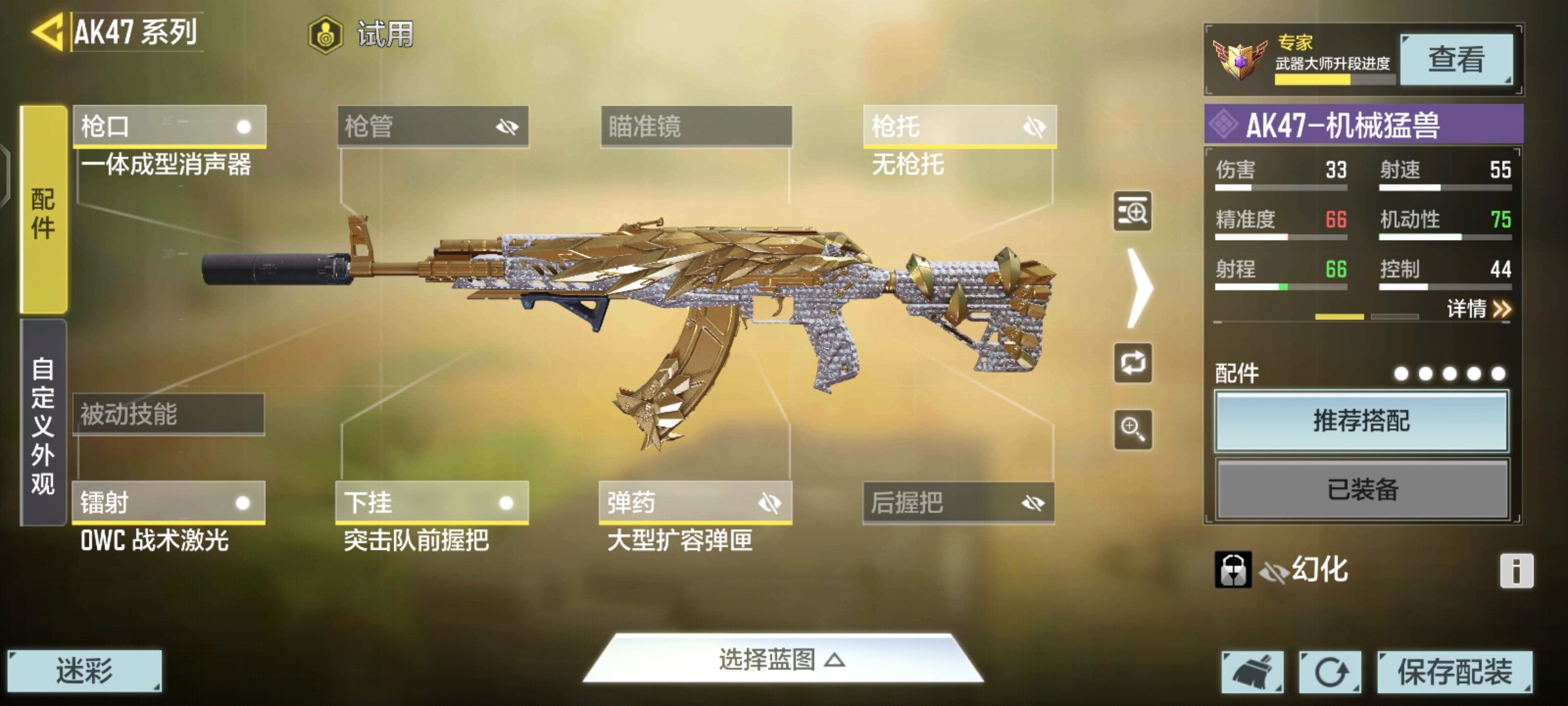This screenshot has height=706, width=1568.
Task: Show weapon stat 详情 details
Action: pyautogui.click(x=1478, y=309)
